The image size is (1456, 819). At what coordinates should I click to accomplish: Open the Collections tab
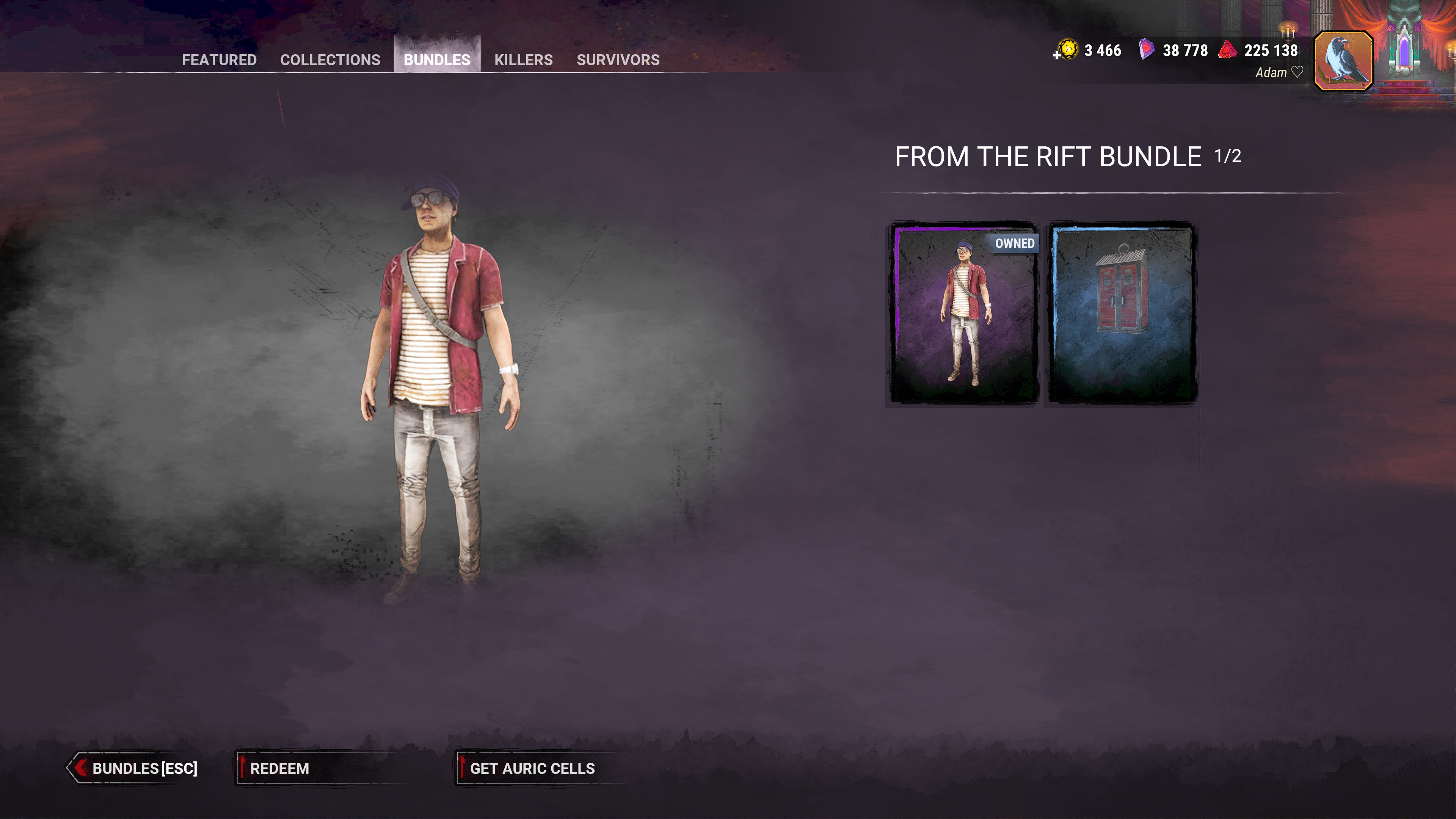330,60
